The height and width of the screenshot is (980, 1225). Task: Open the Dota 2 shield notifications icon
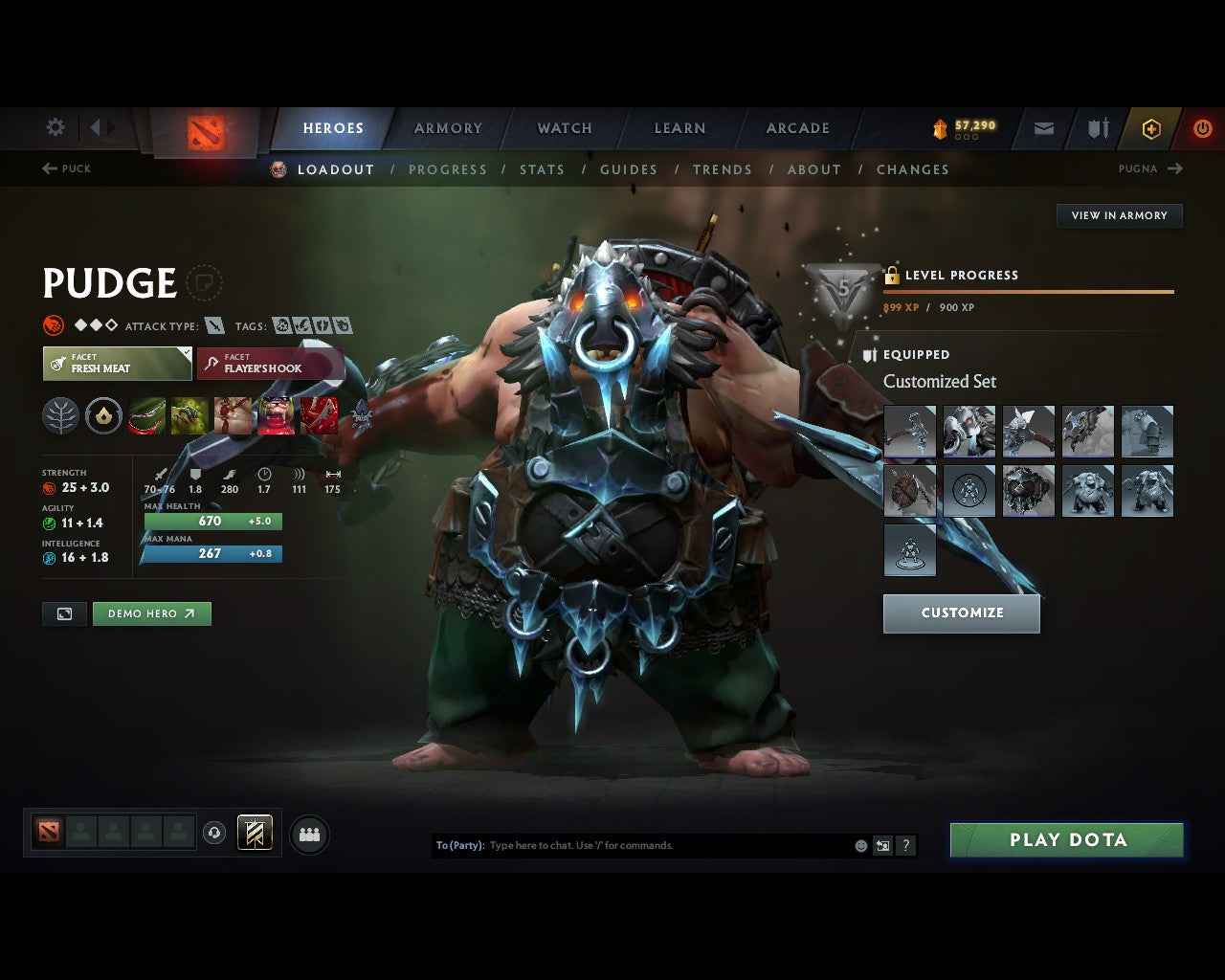coord(1096,128)
